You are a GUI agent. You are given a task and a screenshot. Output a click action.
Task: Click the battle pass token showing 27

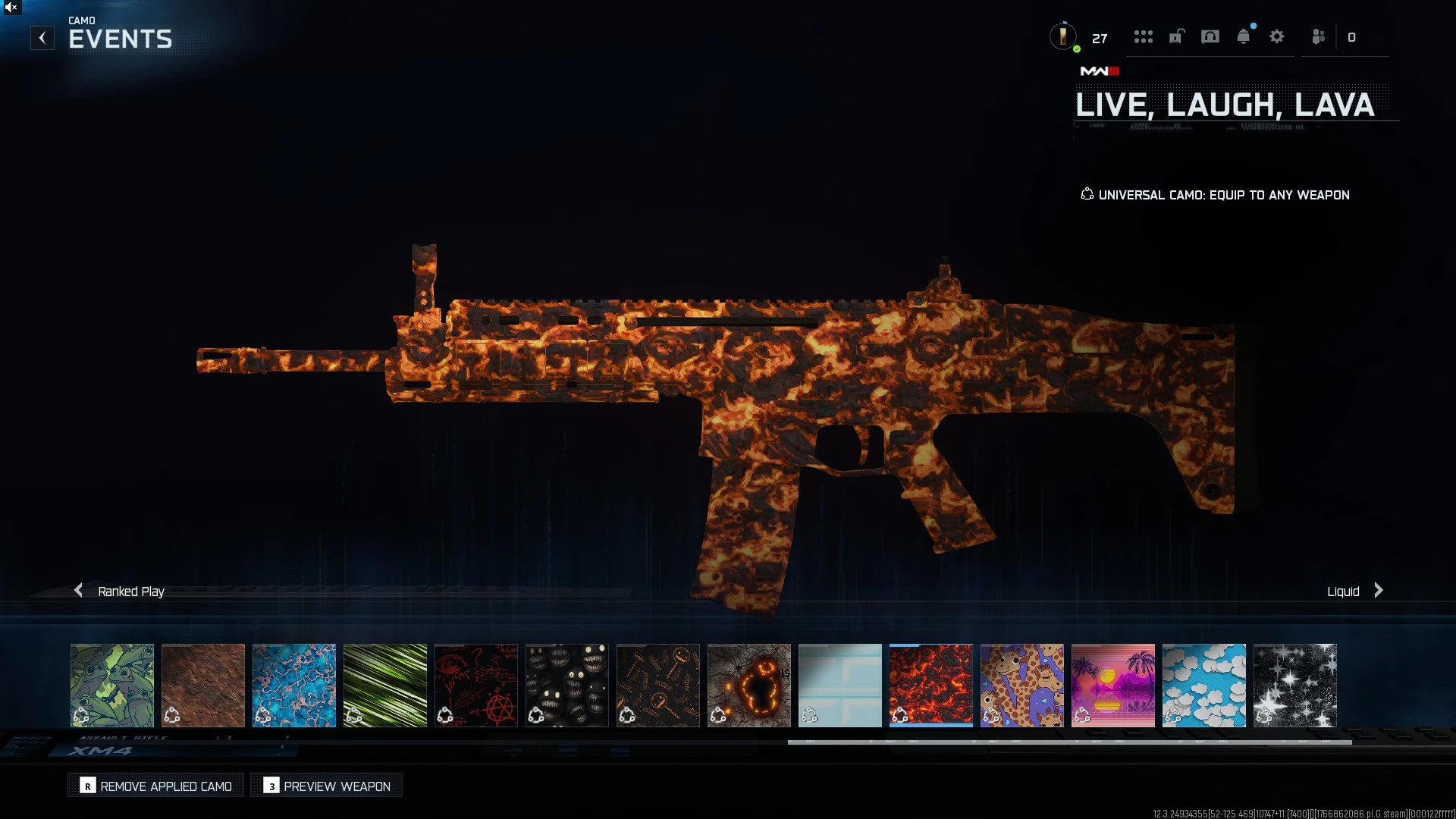coord(1065,36)
